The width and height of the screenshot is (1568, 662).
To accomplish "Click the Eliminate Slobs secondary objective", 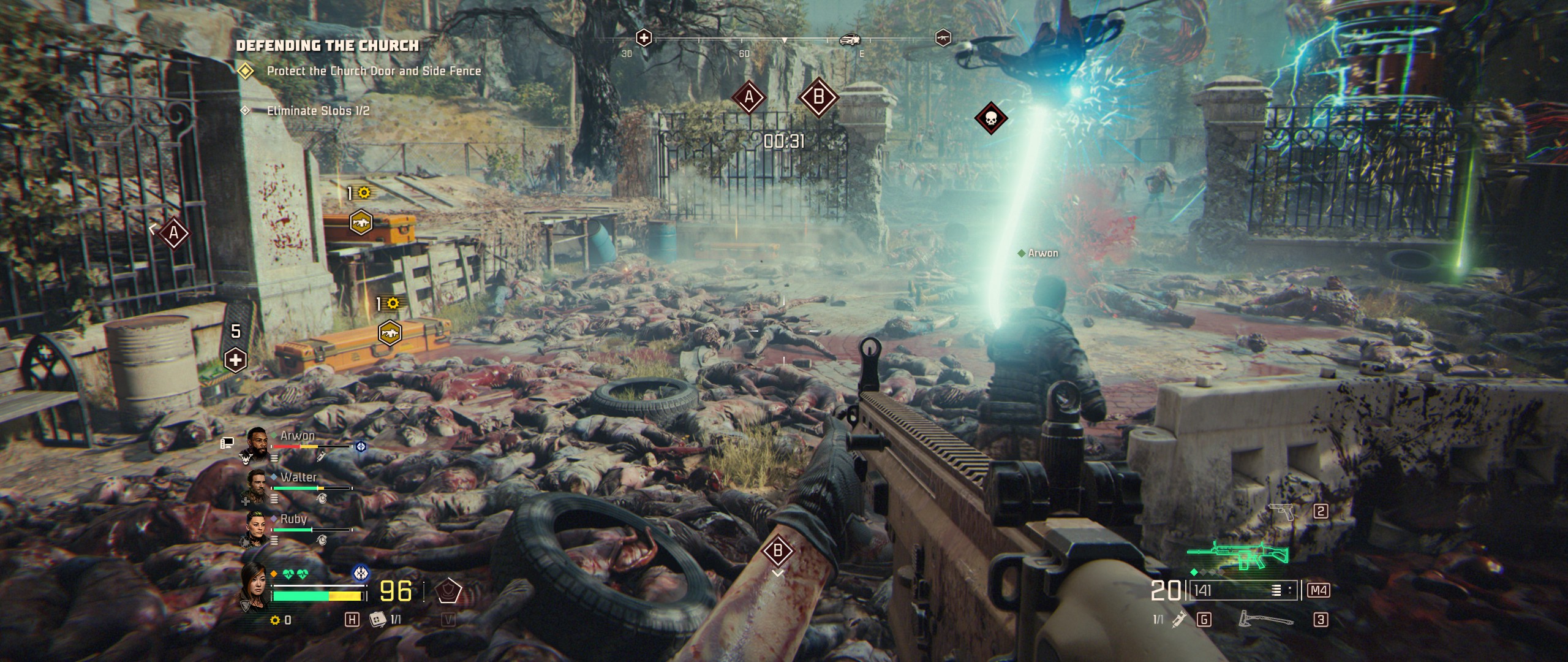I will [317, 111].
